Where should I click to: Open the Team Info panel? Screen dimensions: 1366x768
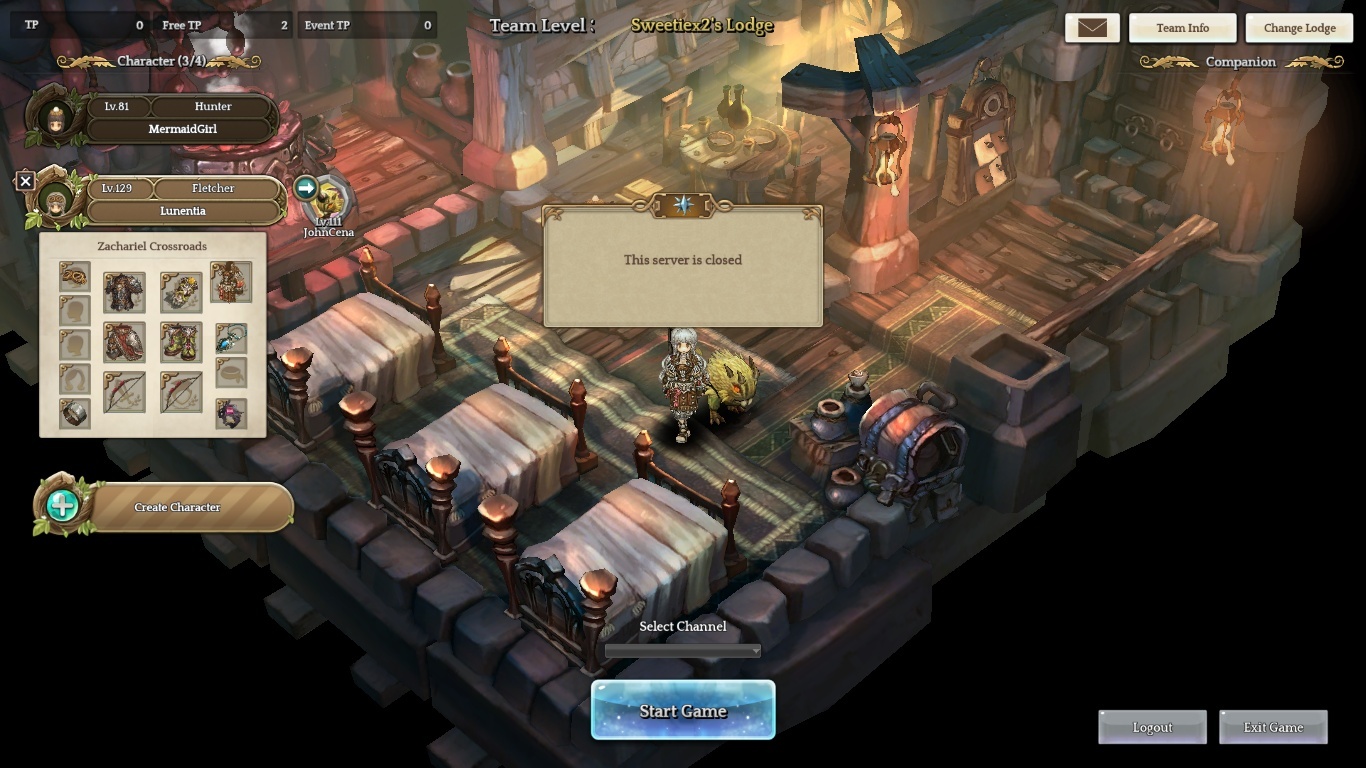(1182, 28)
